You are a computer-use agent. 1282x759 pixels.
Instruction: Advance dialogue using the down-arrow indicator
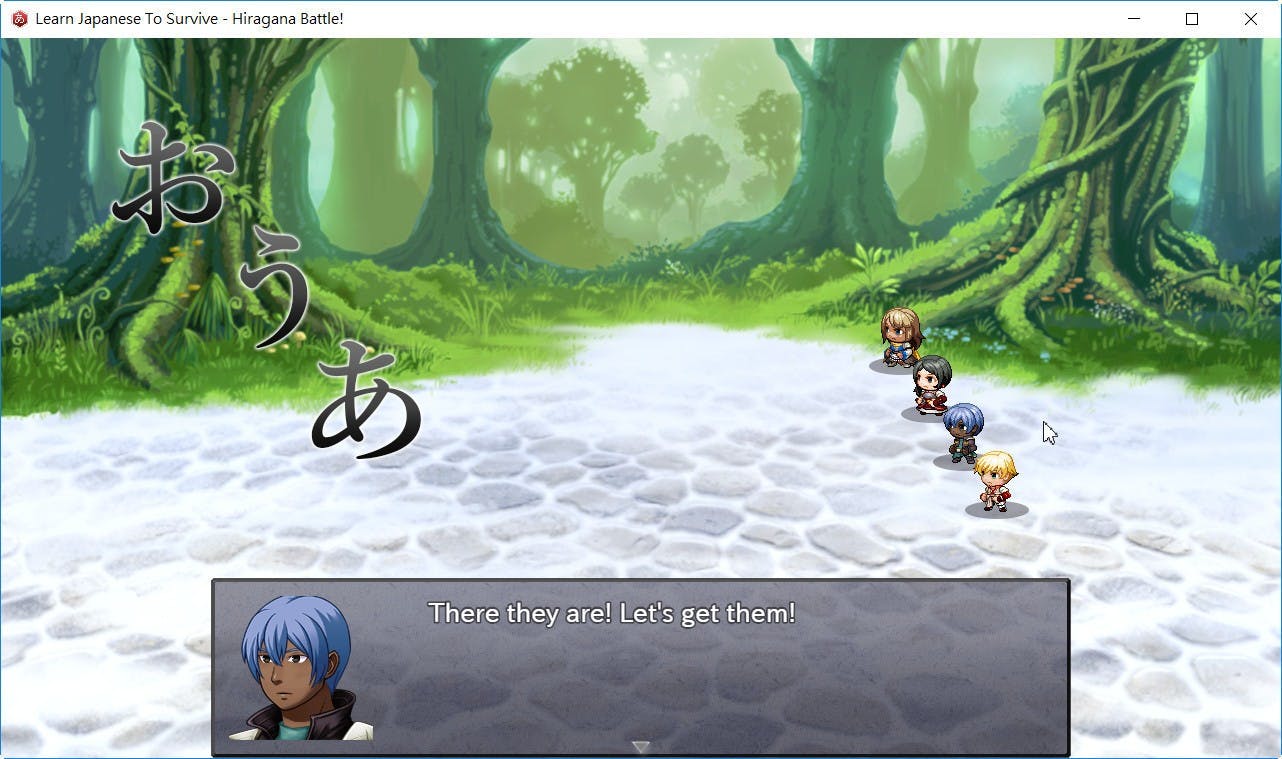point(641,746)
